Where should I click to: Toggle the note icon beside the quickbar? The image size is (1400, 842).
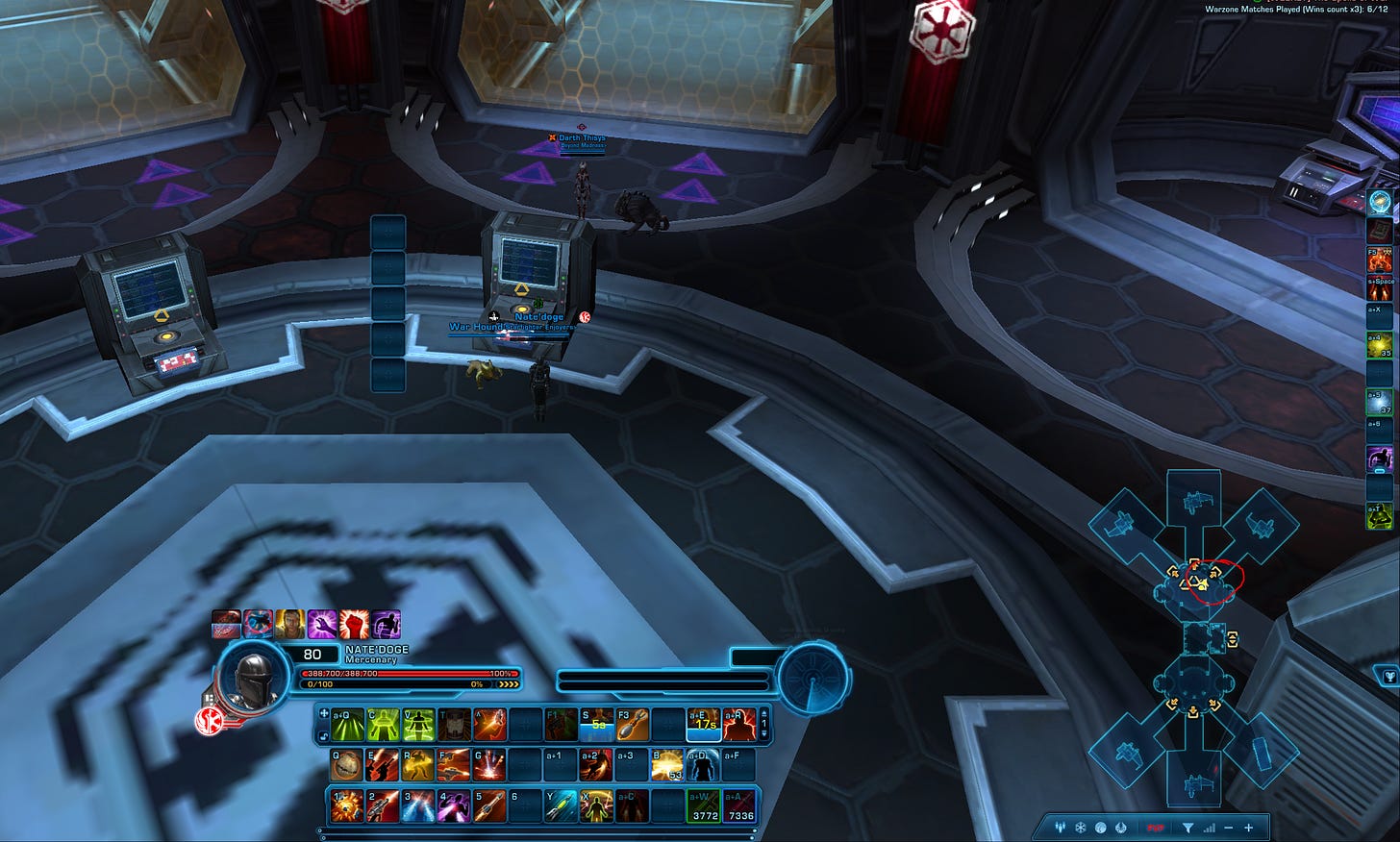pos(324,734)
